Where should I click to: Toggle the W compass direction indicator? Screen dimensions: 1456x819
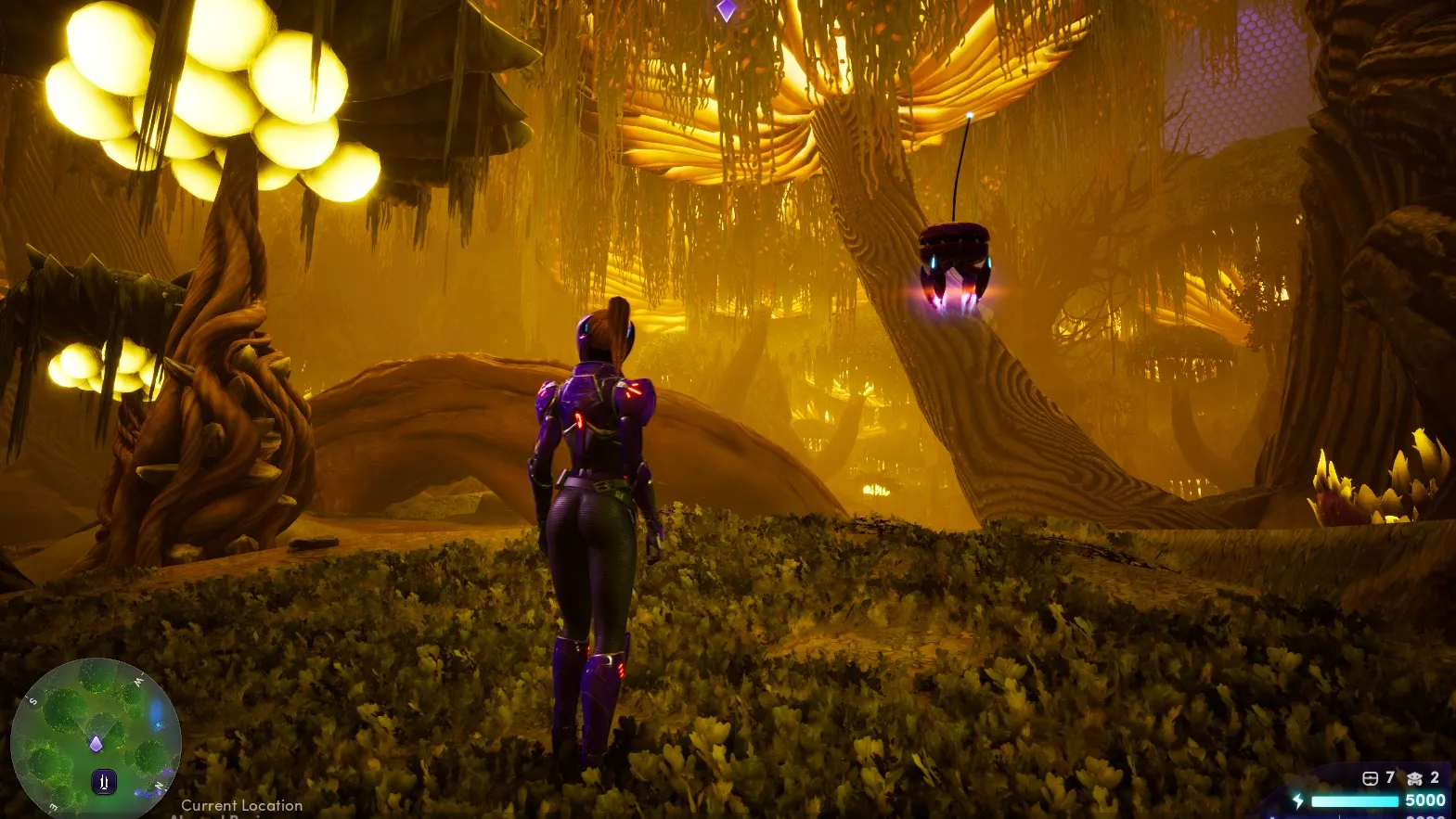137,681
